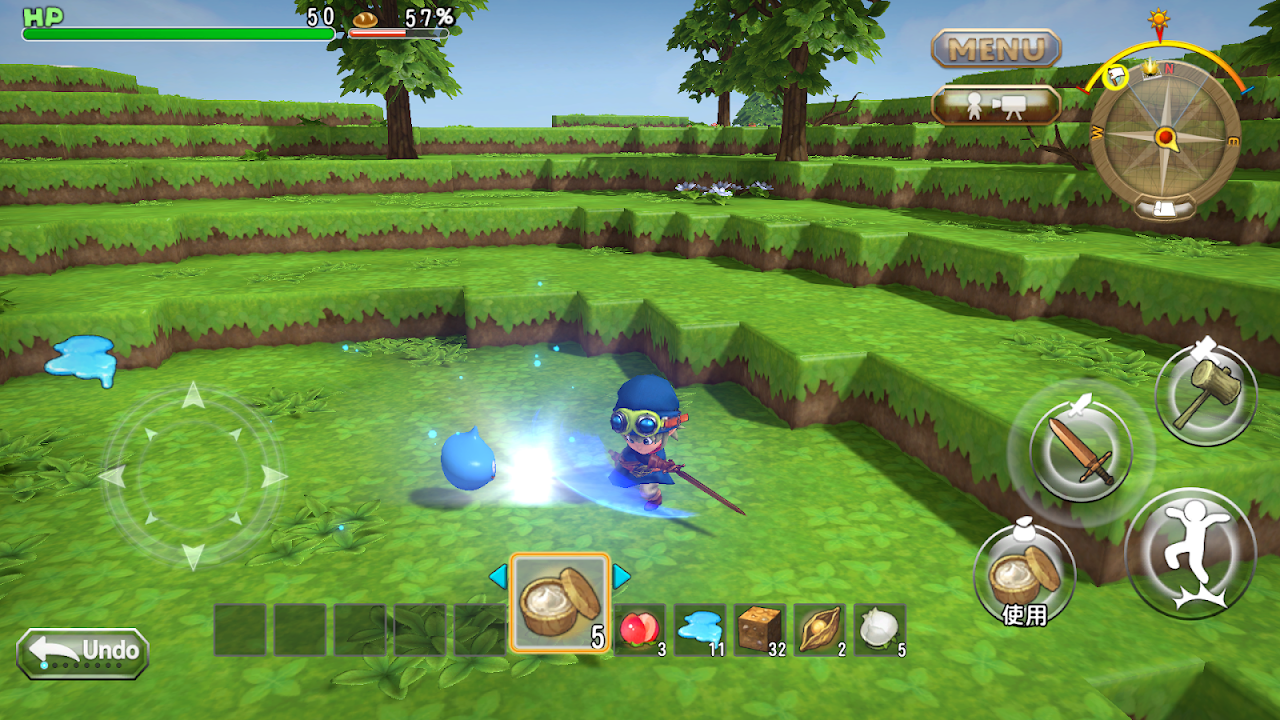Select the highlighted cream pot hotbar slot
The height and width of the screenshot is (720, 1280).
560,603
